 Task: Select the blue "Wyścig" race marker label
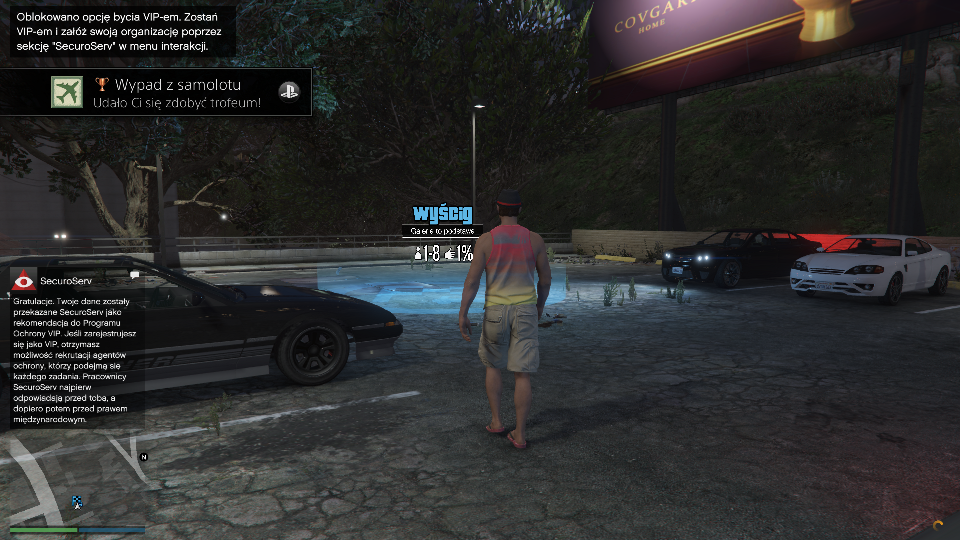(442, 213)
